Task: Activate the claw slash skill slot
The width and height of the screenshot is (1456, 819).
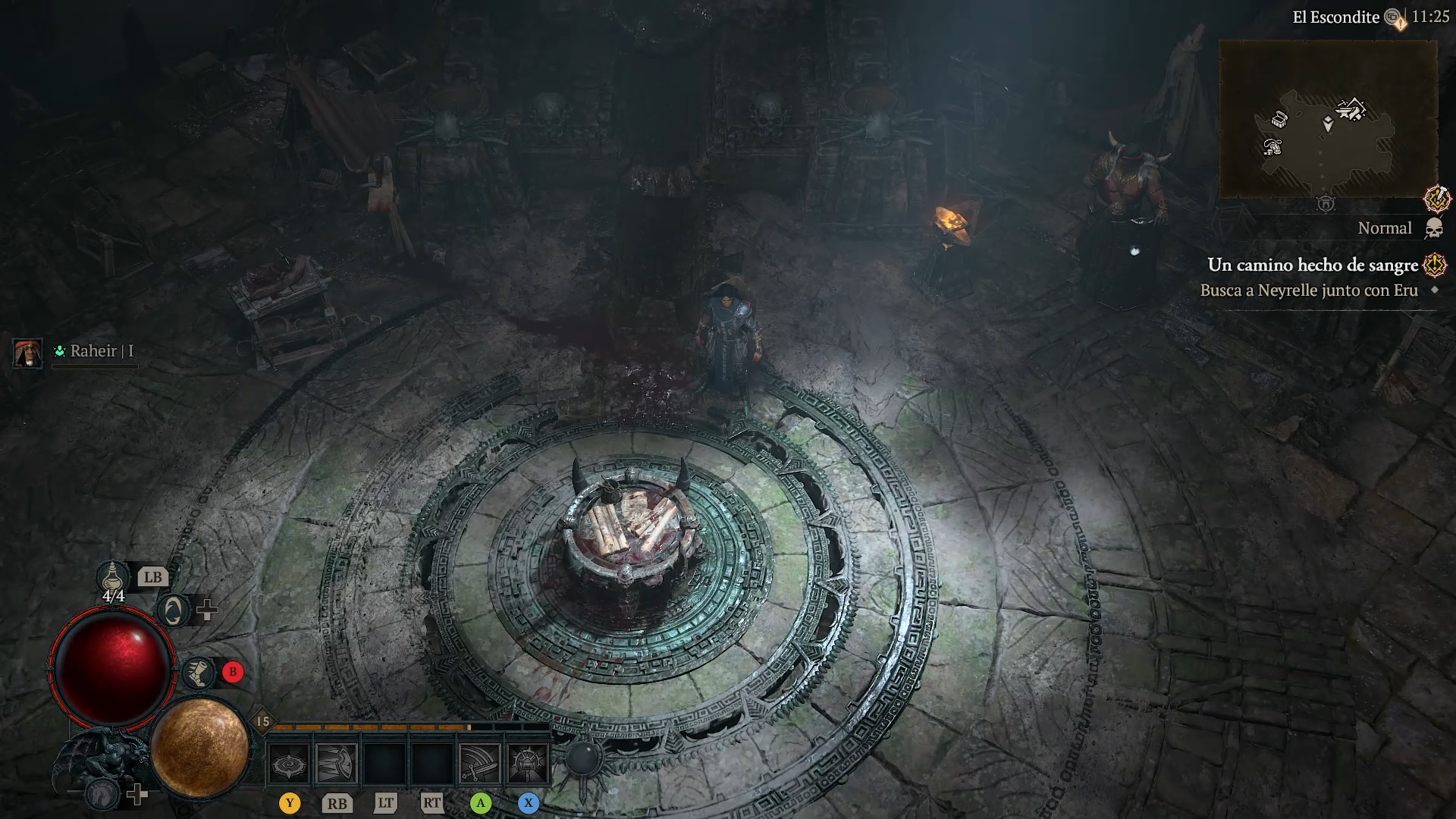Action: pos(337,763)
